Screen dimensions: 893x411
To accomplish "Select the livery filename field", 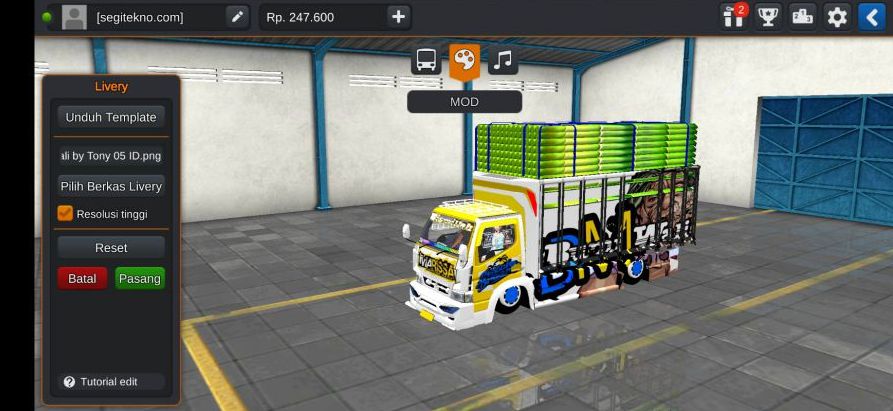I will pyautogui.click(x=111, y=155).
